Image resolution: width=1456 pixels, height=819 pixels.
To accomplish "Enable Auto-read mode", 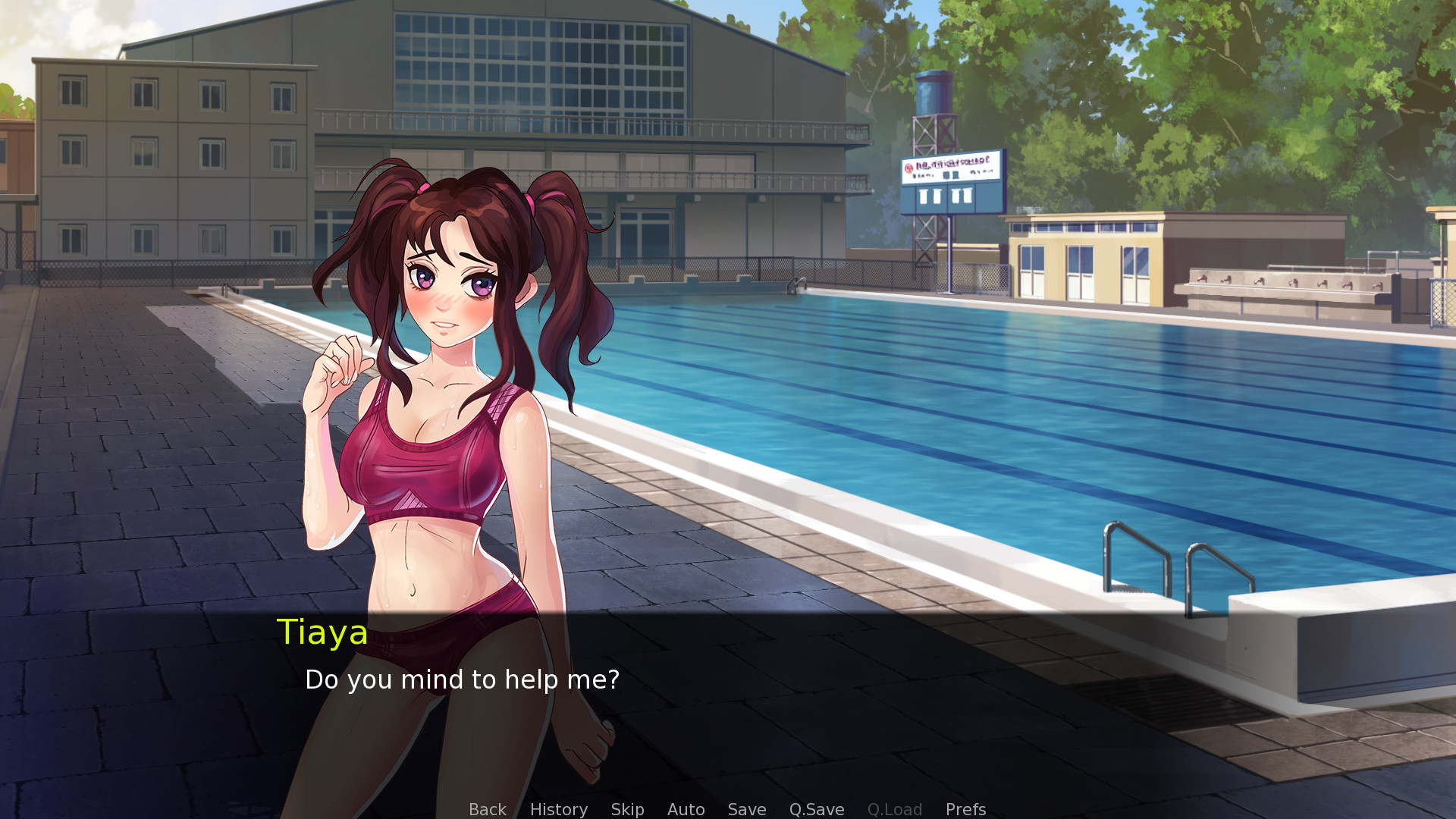I will (686, 809).
